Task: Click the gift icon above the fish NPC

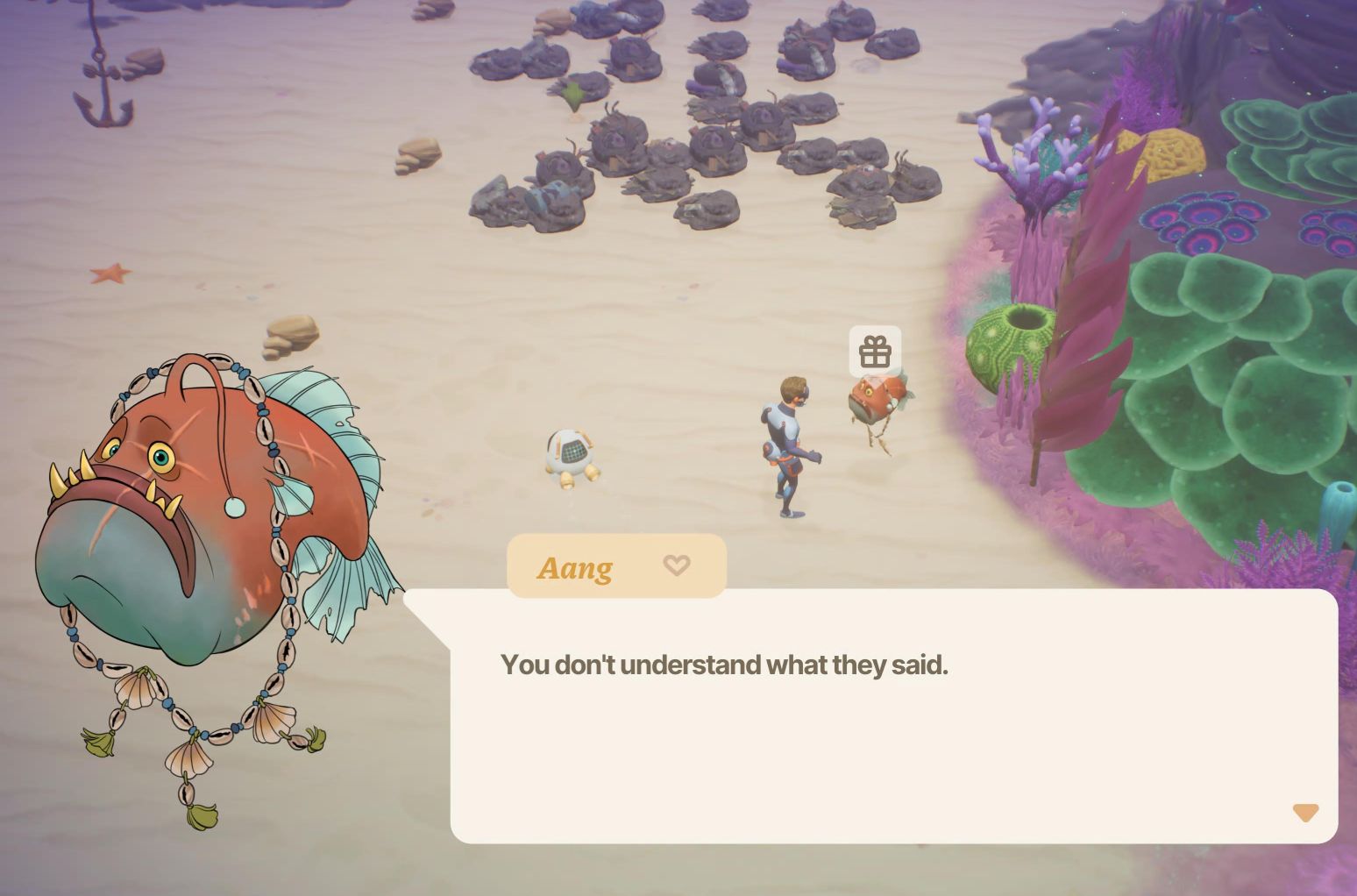Action: click(x=876, y=352)
